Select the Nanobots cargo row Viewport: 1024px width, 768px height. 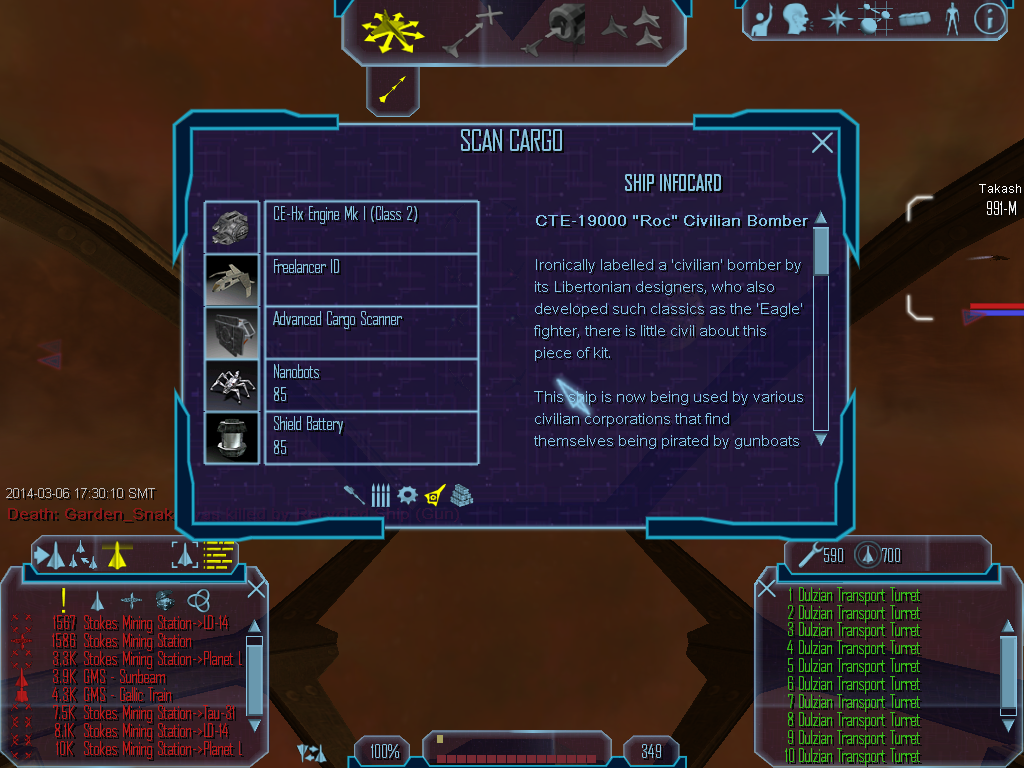click(x=370, y=384)
